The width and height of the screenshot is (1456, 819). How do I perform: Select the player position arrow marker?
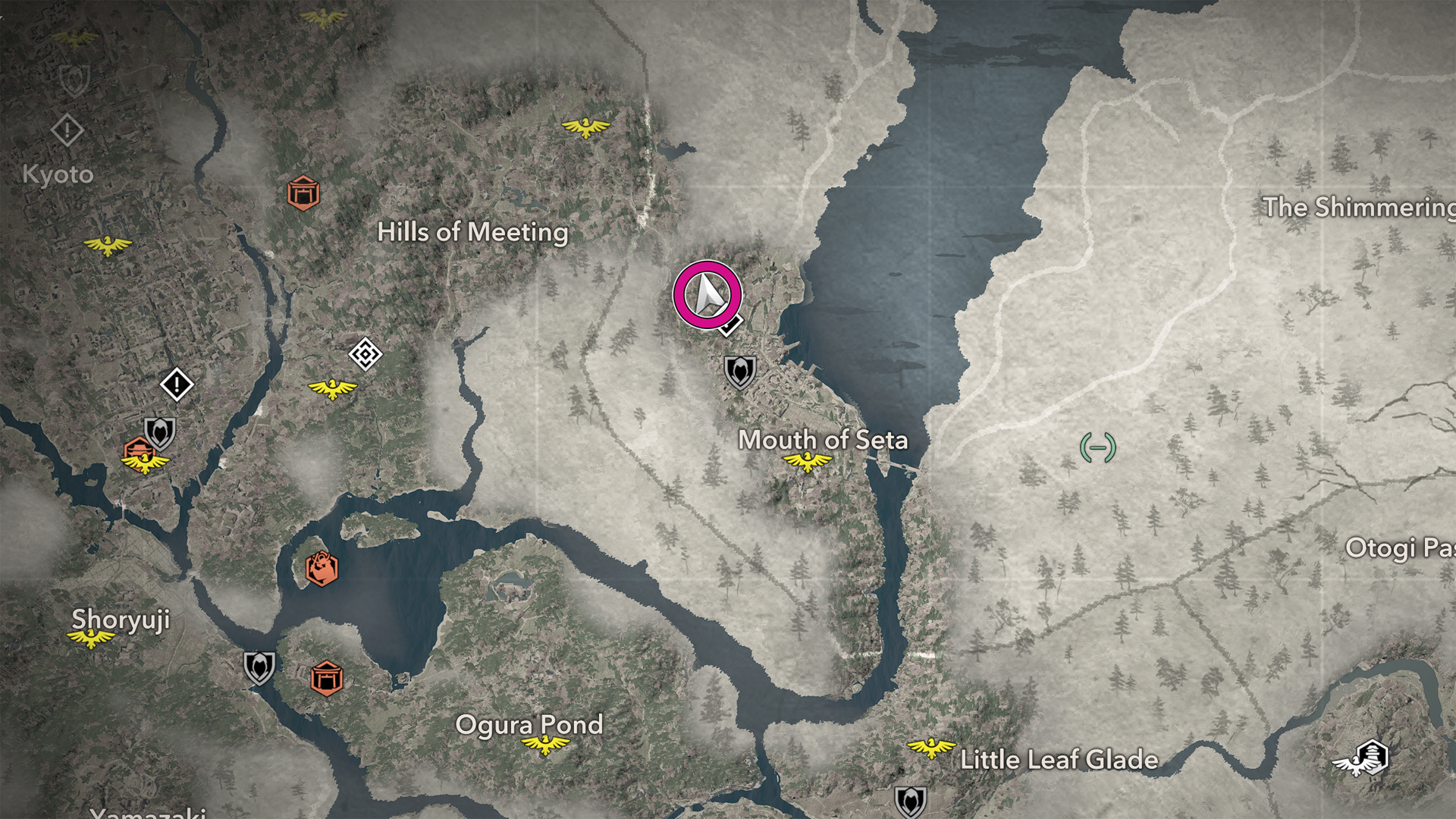(x=707, y=295)
